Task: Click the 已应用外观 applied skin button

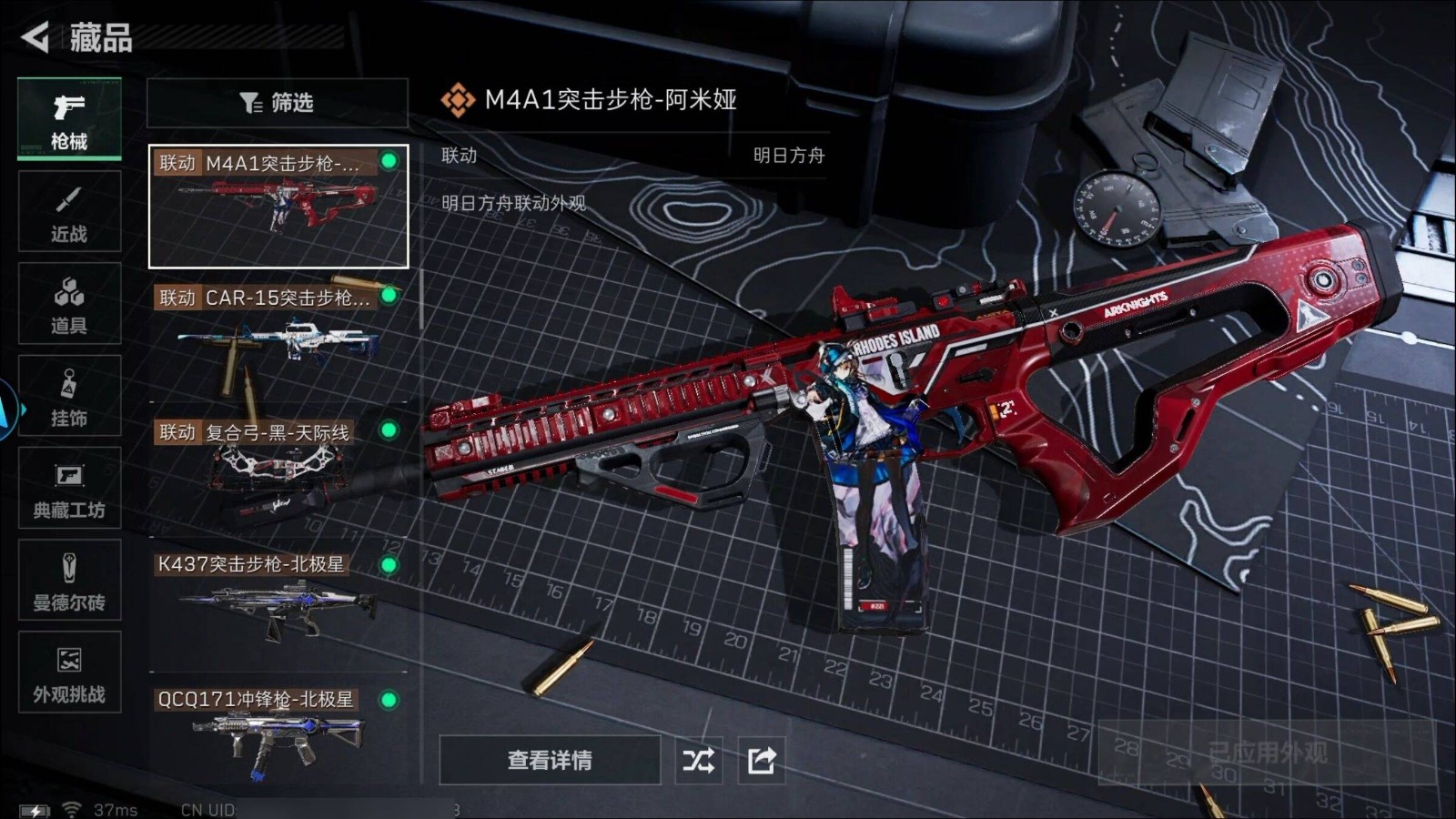Action: point(1267,753)
